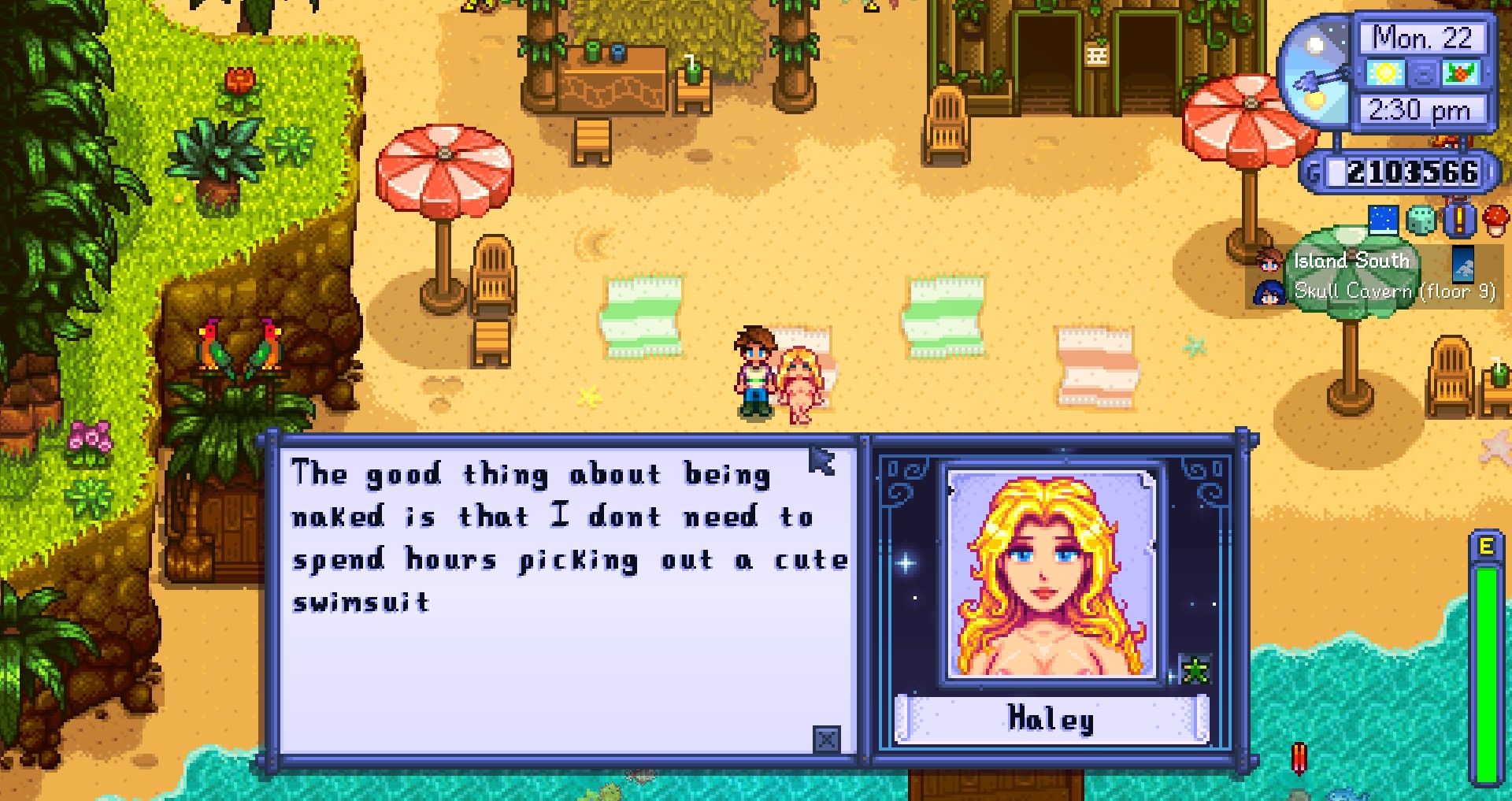1512x801 pixels.
Task: Select the Island South player entry
Action: pos(1350,261)
